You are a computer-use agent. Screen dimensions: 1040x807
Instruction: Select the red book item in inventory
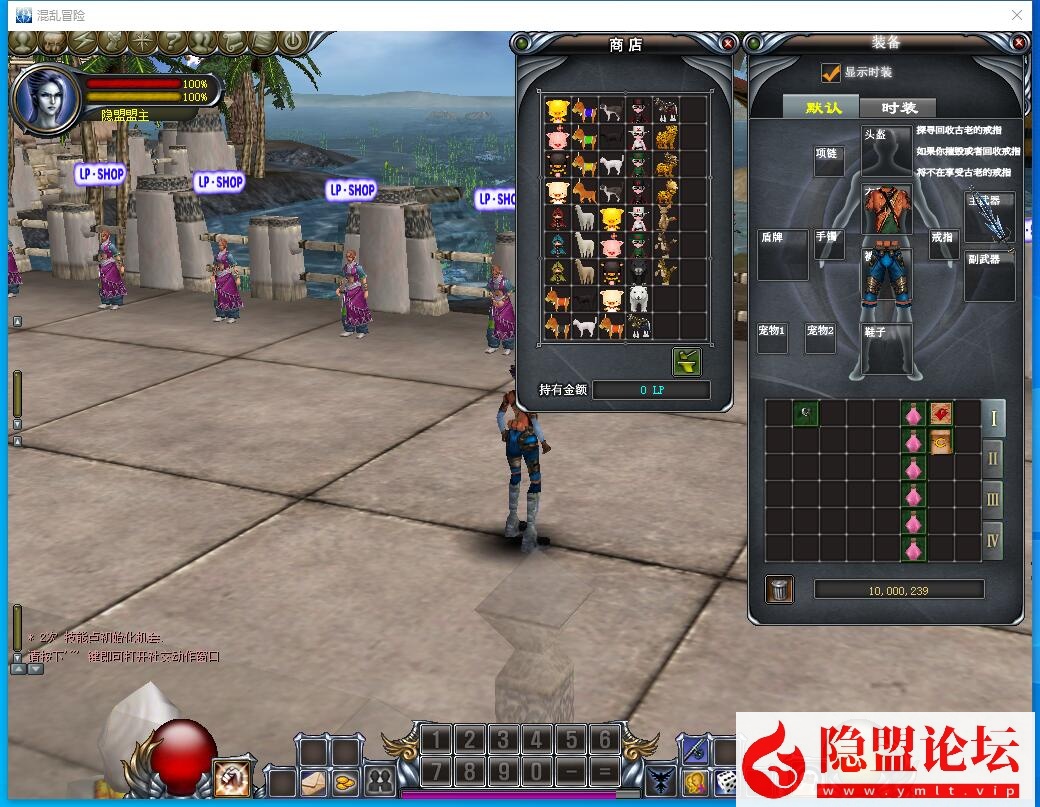940,414
